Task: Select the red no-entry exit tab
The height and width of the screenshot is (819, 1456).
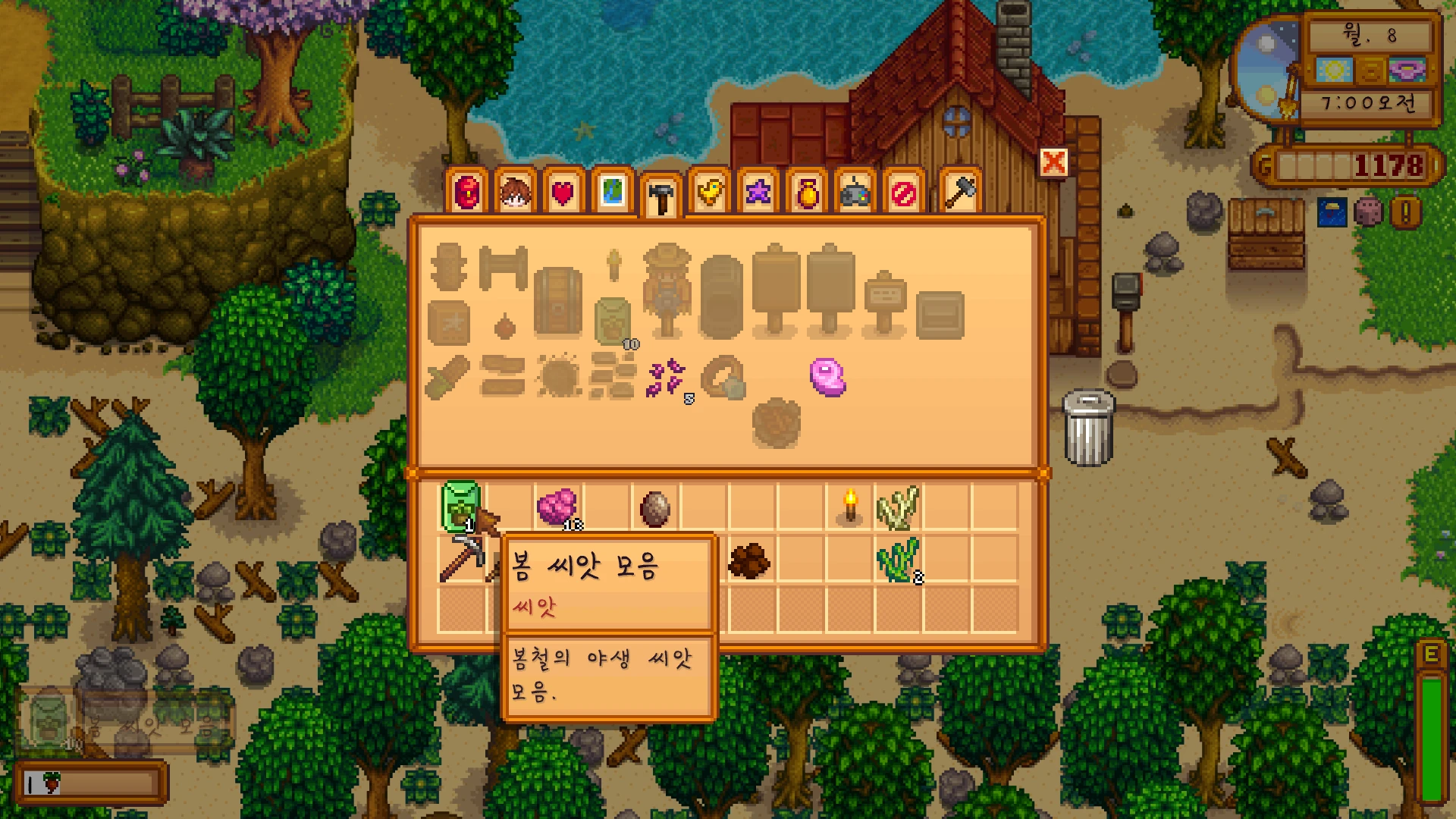Action: point(903,193)
